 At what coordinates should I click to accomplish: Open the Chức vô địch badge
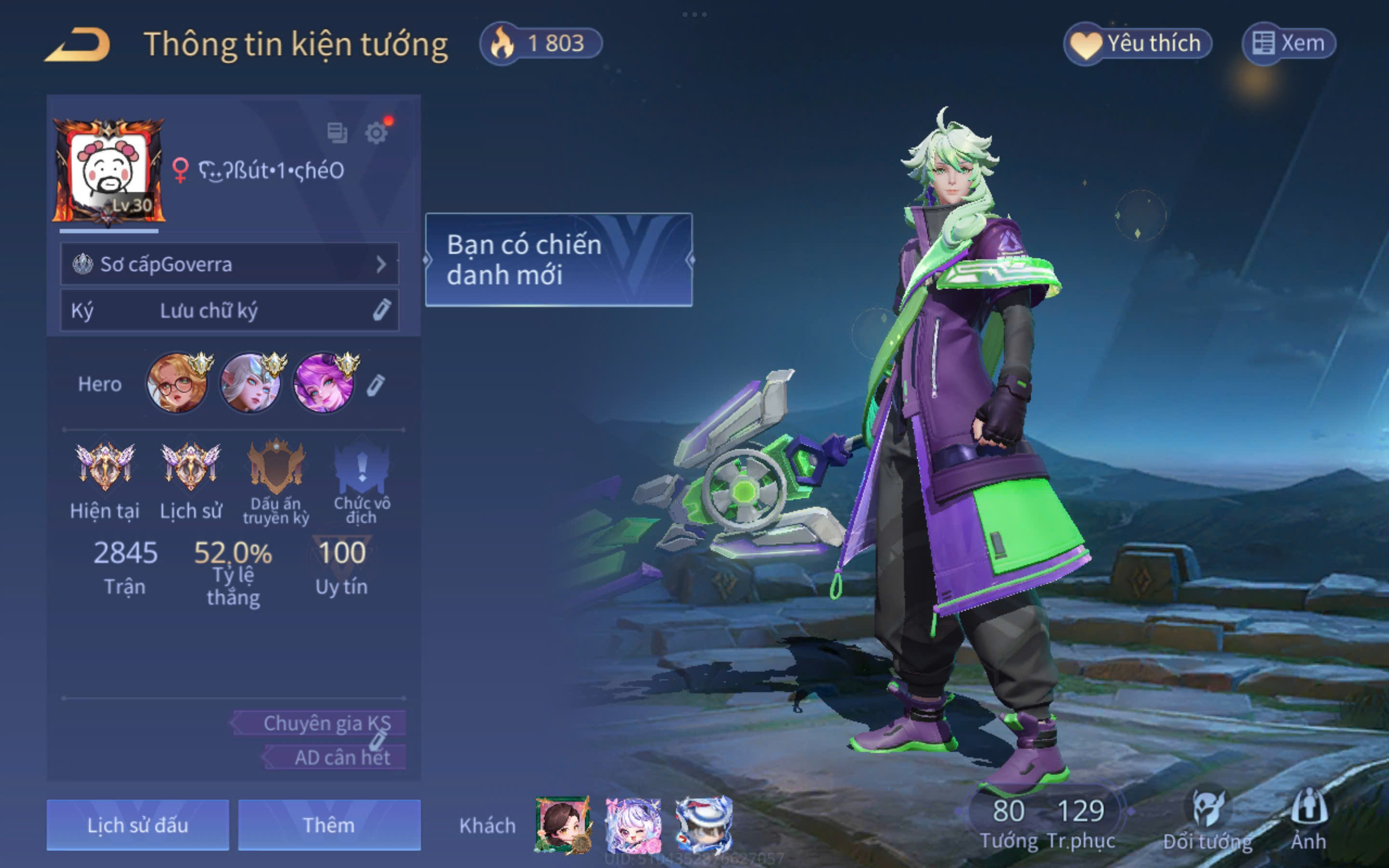[362, 468]
